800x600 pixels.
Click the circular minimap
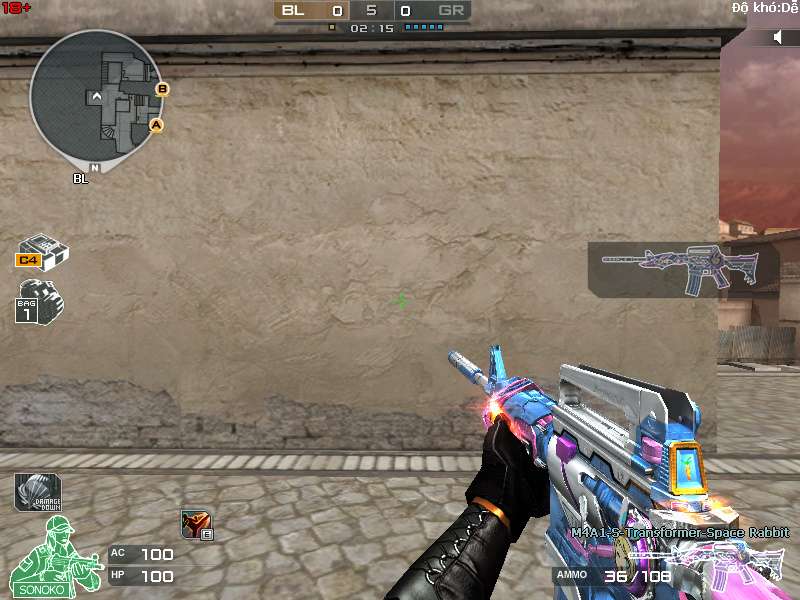tap(96, 95)
